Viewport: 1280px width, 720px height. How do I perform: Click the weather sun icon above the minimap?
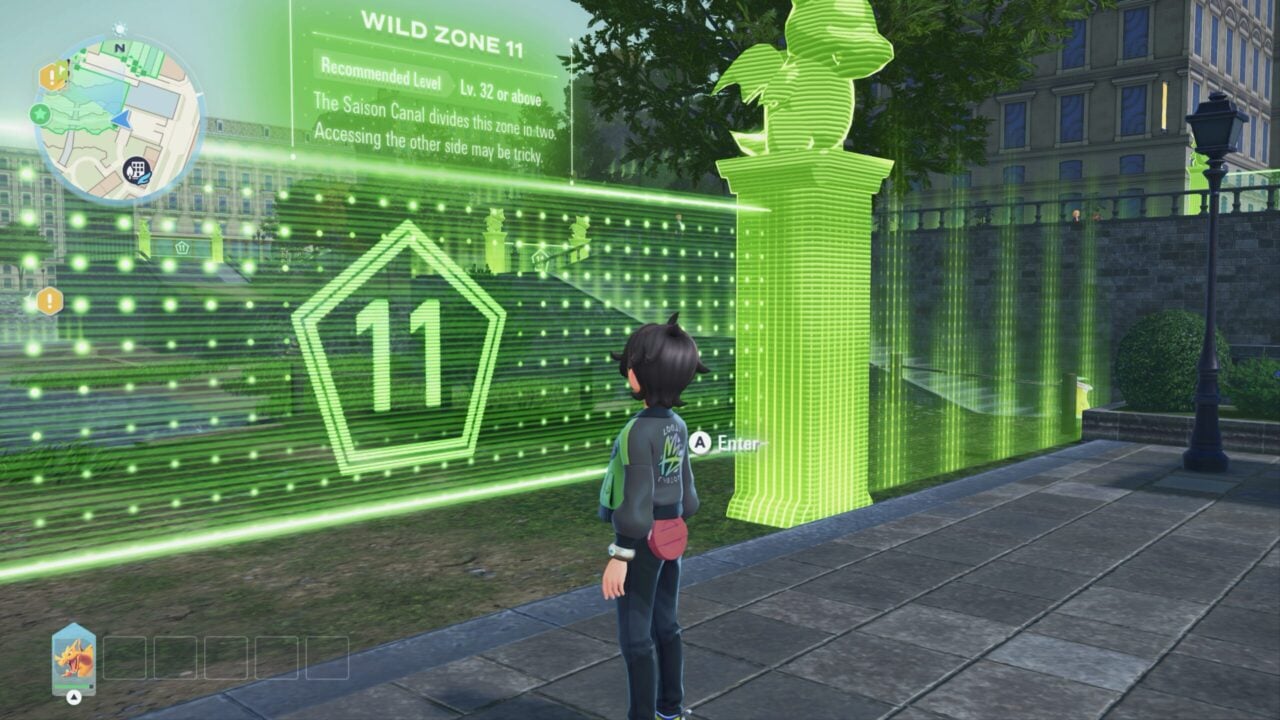point(119,27)
